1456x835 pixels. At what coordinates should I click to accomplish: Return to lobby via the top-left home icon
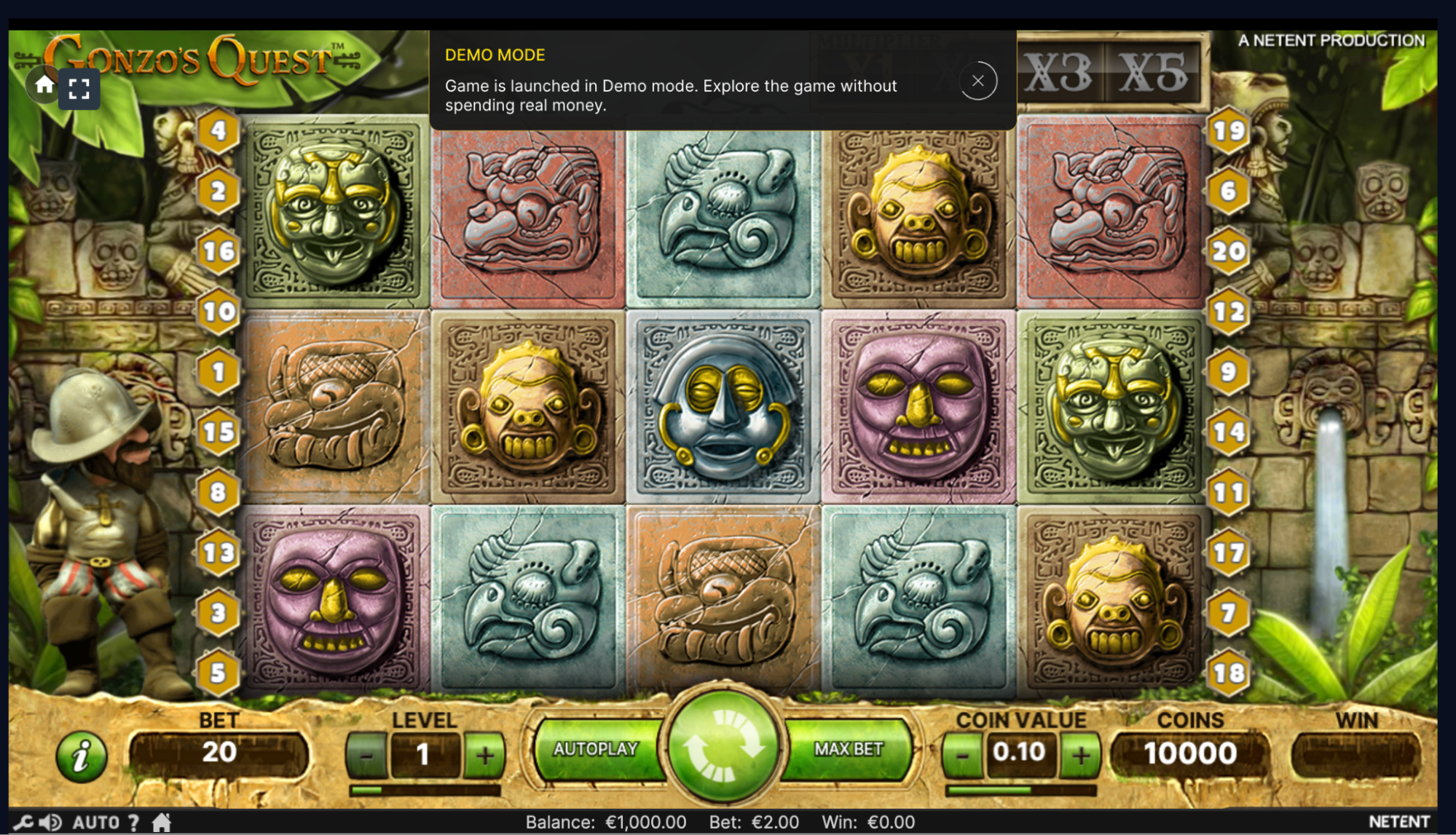tap(43, 85)
